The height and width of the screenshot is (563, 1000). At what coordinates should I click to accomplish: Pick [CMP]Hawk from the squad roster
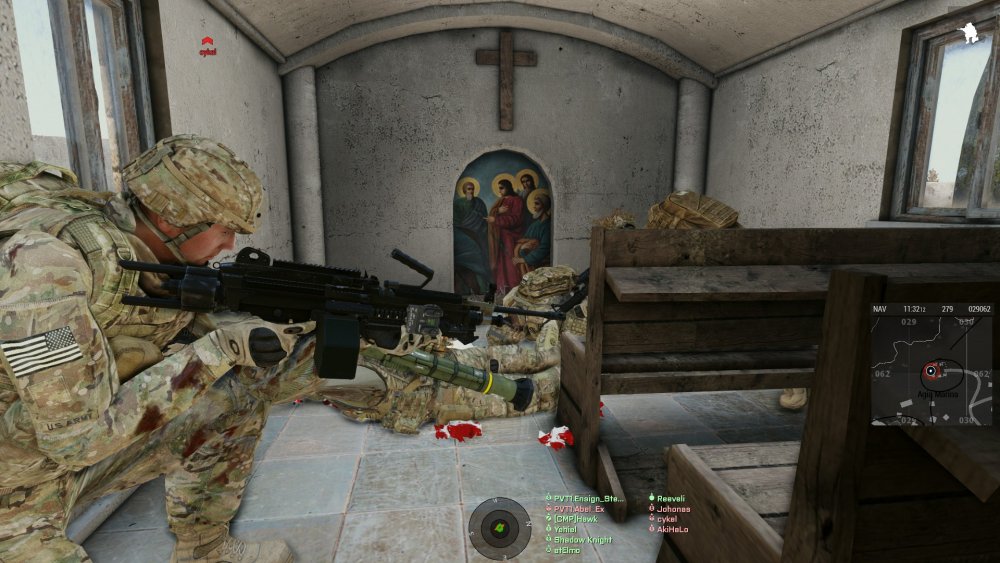point(576,519)
